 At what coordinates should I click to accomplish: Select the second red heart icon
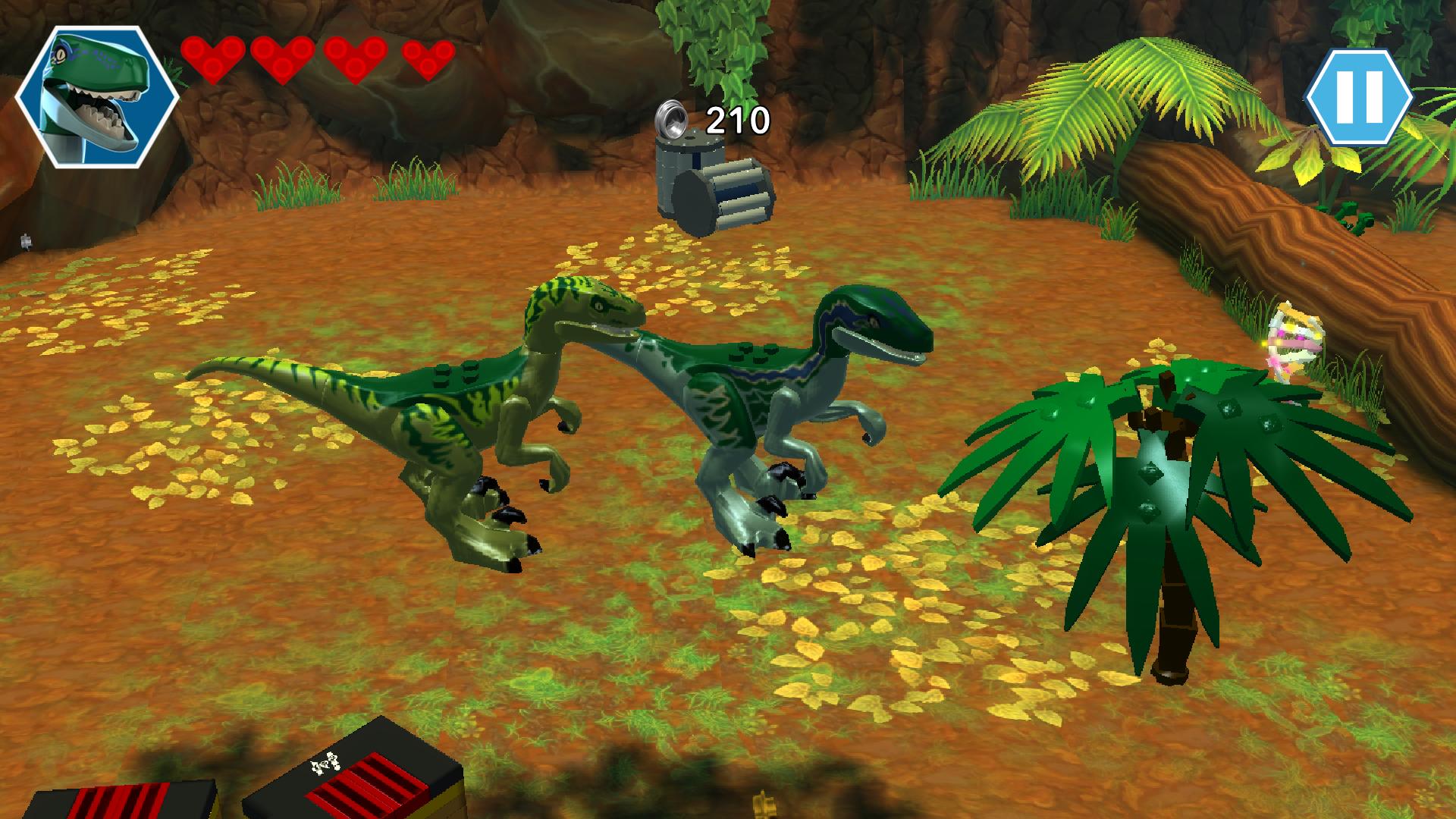point(281,59)
